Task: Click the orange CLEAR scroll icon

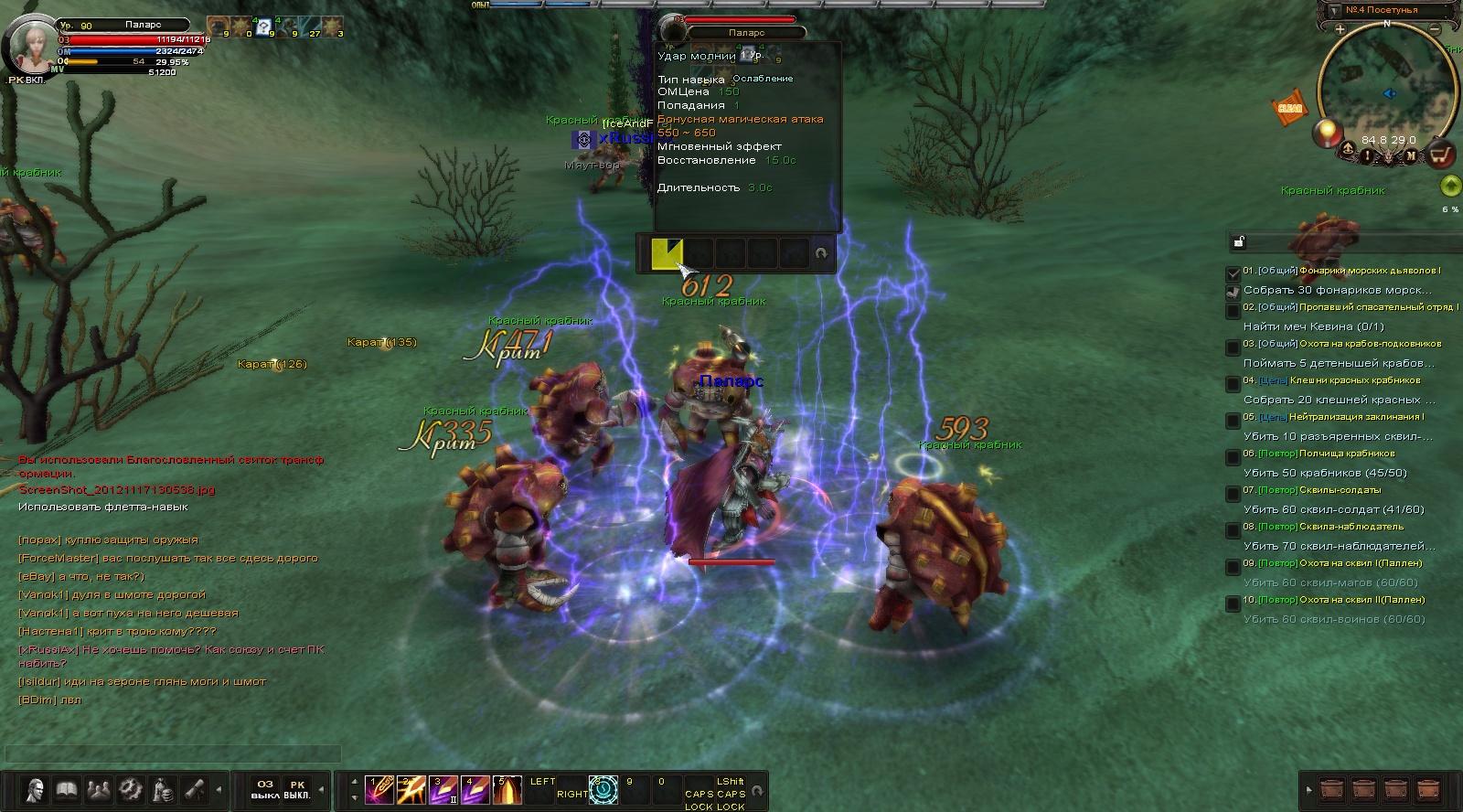Action: 1289,108
